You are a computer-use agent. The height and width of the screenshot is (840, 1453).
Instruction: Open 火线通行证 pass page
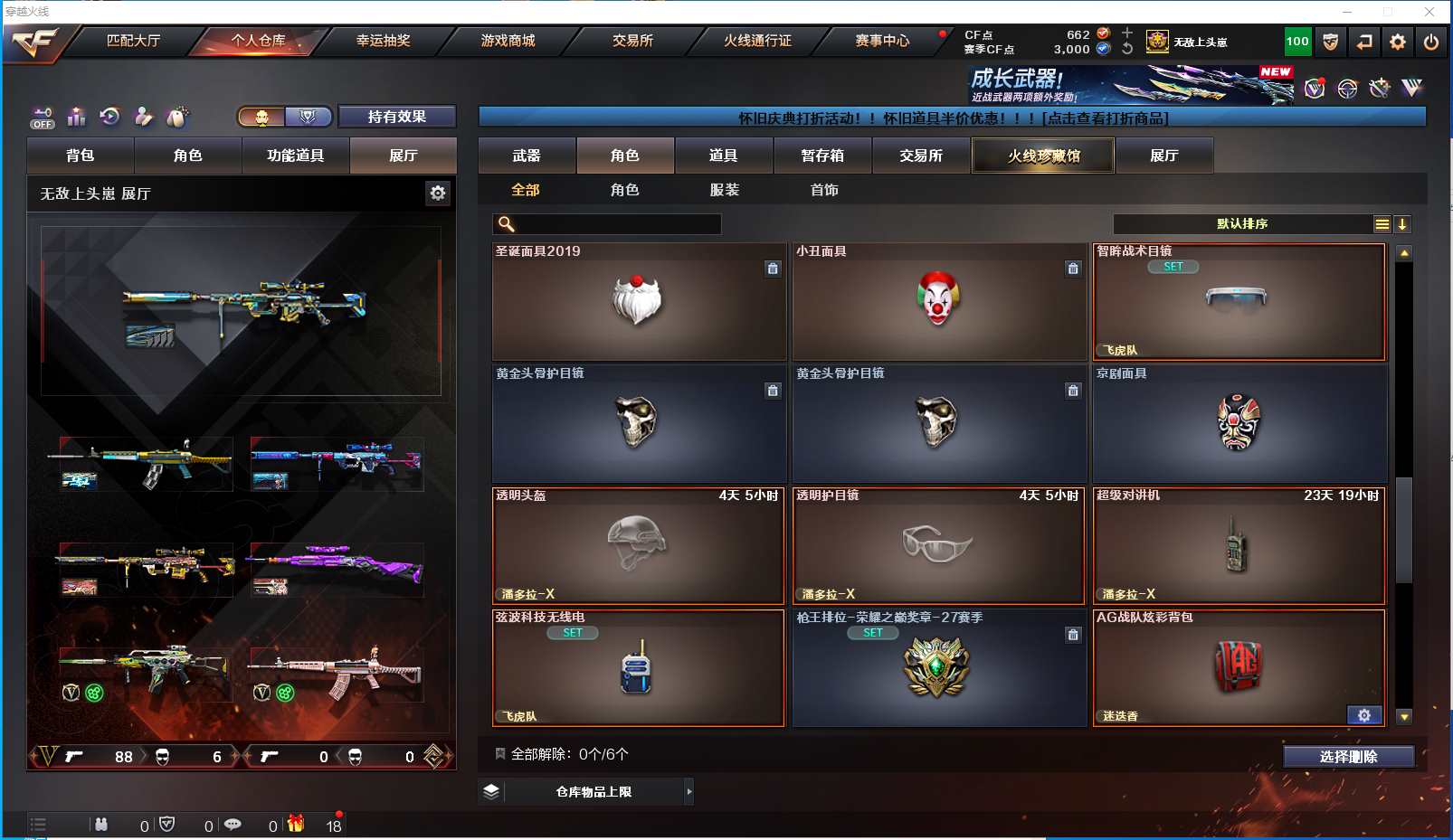pos(757,41)
